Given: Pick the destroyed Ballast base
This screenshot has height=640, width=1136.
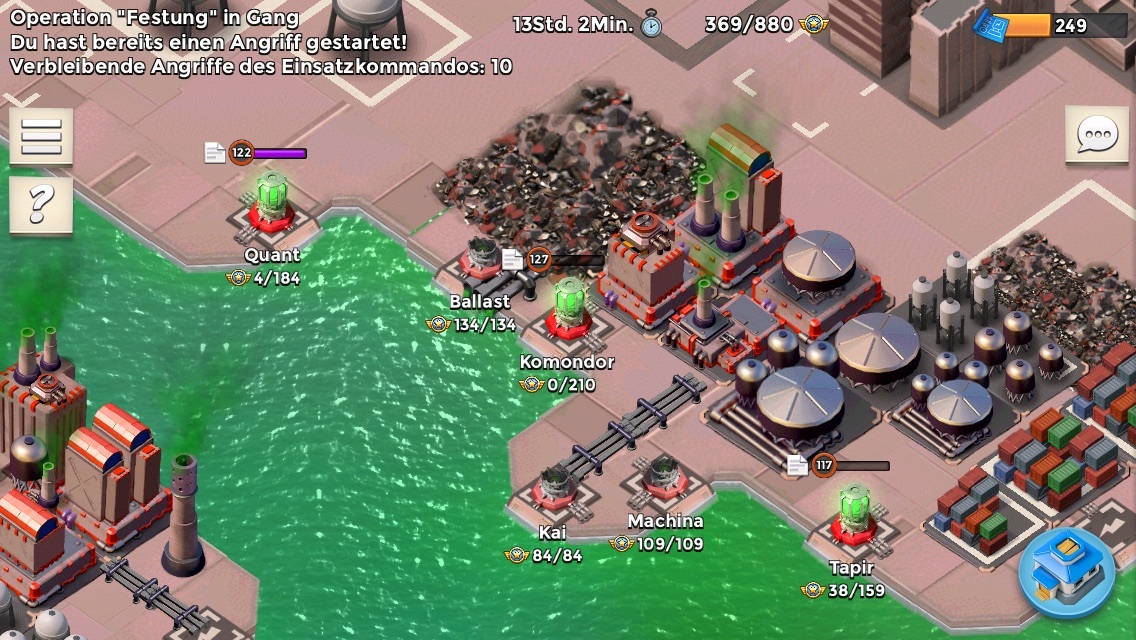Looking at the screenshot, I should 481,262.
